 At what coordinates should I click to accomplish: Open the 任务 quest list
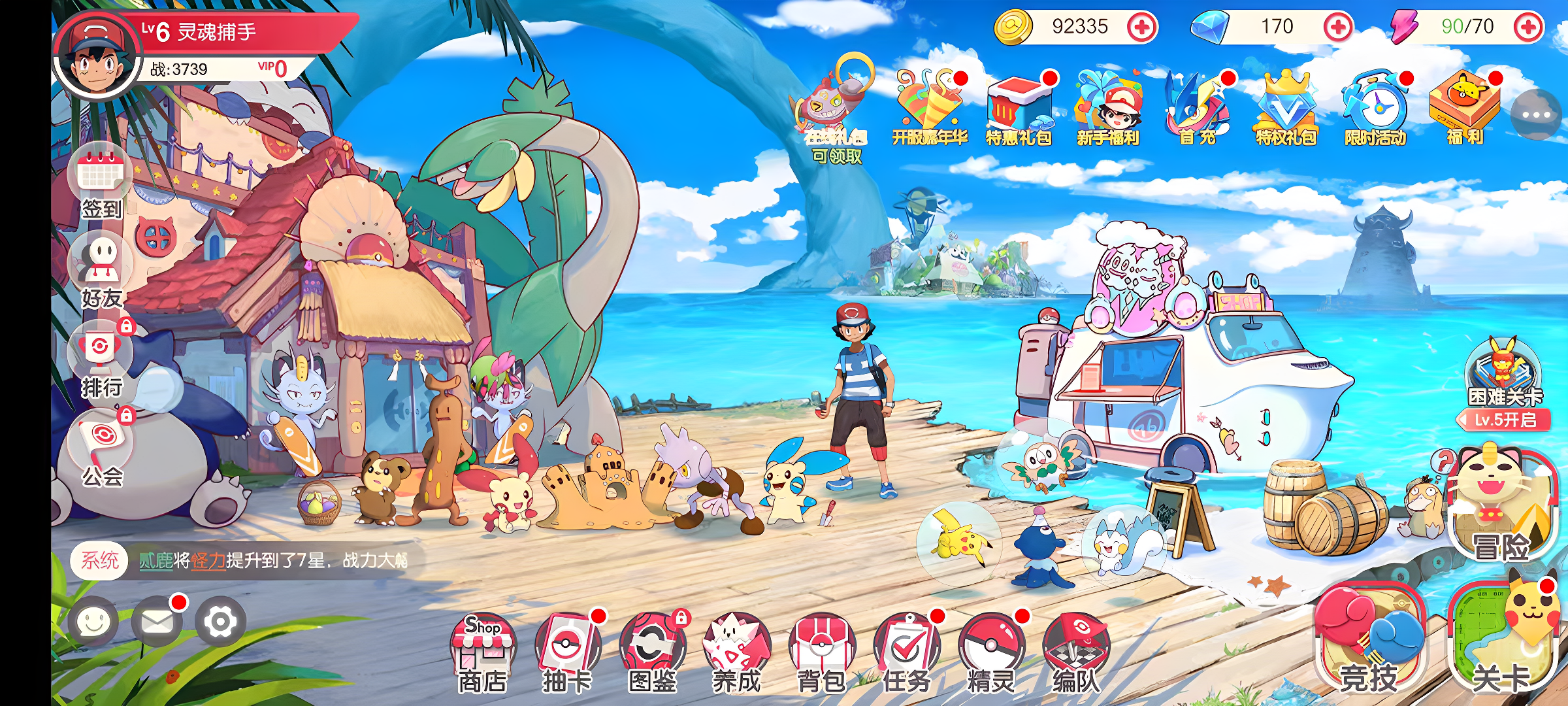coord(906,651)
